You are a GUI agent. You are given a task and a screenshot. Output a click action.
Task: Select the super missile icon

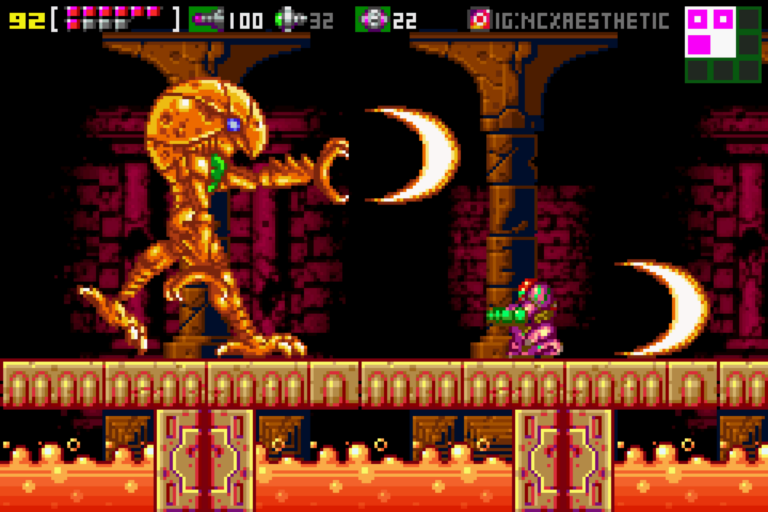click(290, 19)
